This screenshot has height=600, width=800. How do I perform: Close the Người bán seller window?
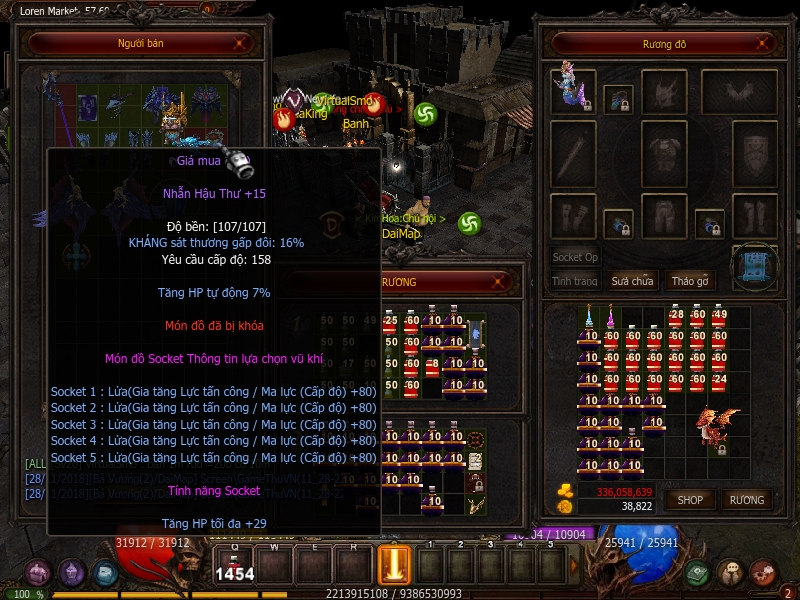pyautogui.click(x=239, y=44)
